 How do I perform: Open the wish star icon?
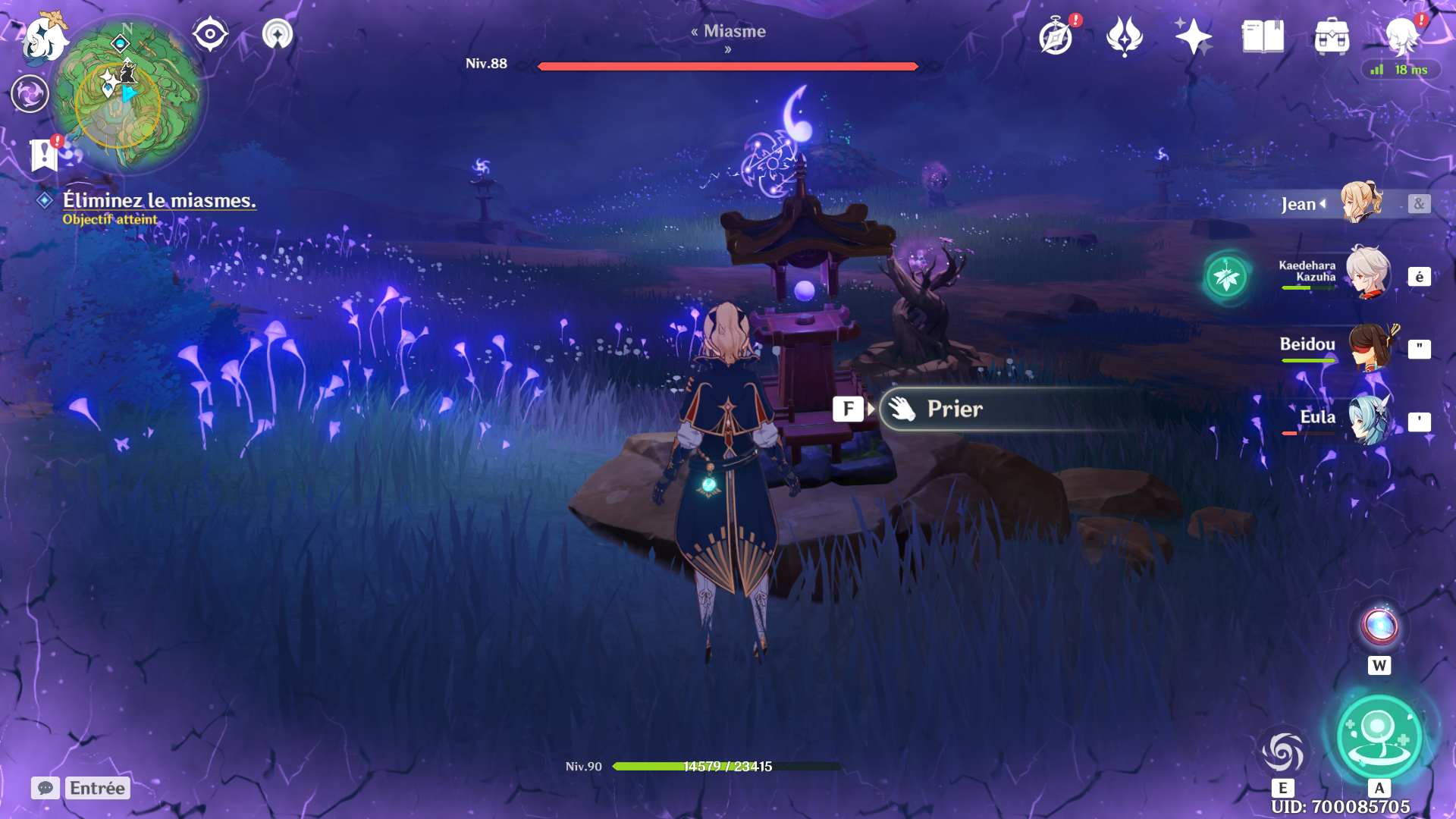(x=1193, y=36)
